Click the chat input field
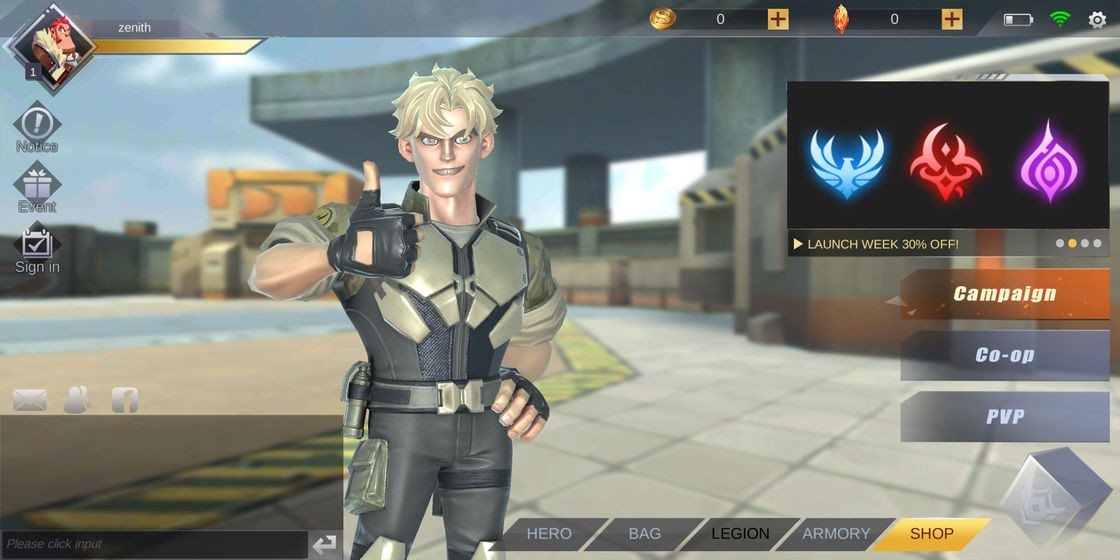 153,544
